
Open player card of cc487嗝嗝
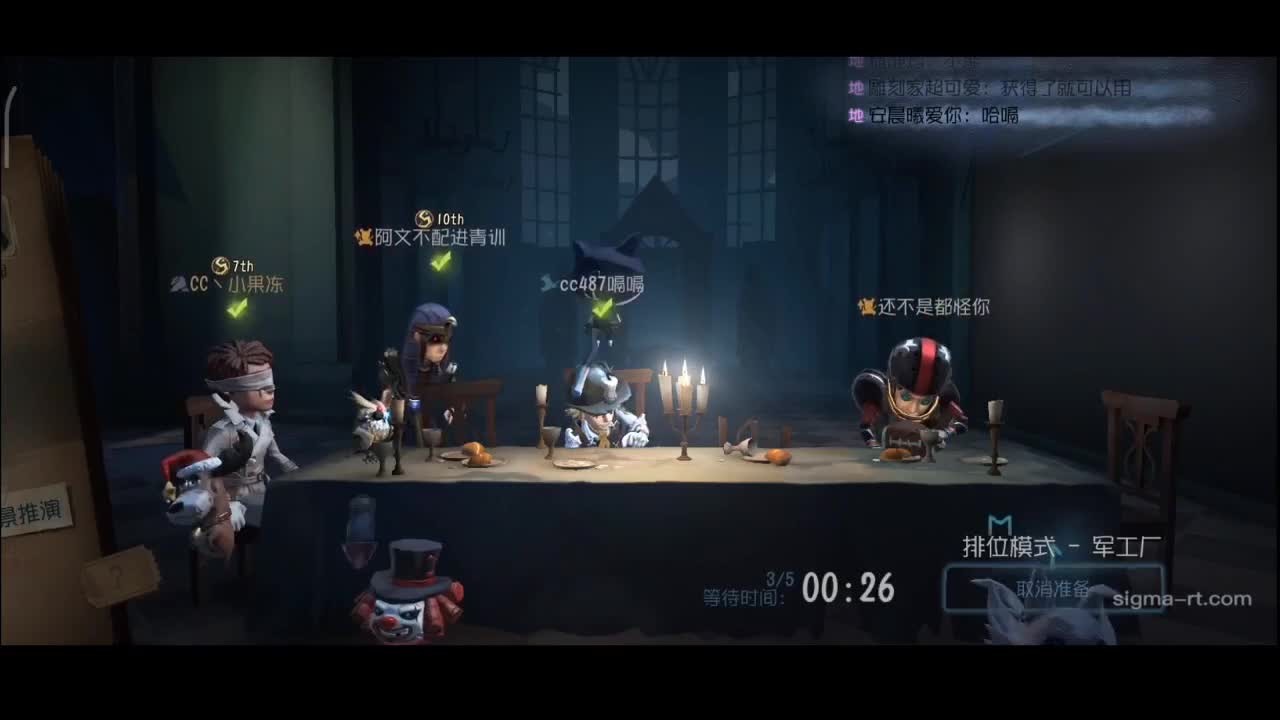tap(602, 283)
